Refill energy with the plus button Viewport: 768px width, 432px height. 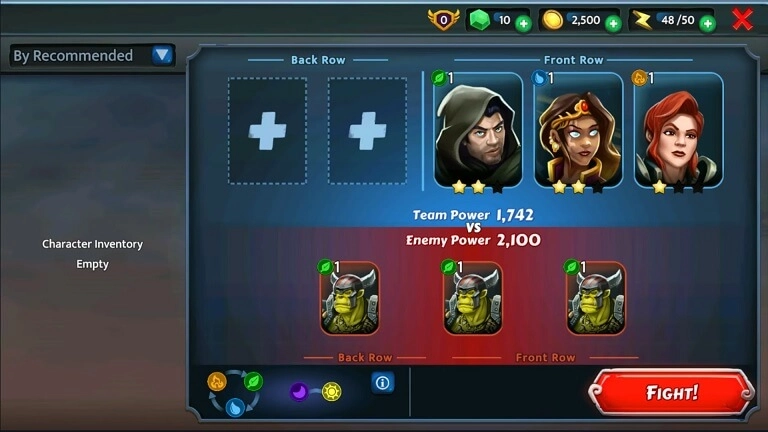tap(707, 22)
